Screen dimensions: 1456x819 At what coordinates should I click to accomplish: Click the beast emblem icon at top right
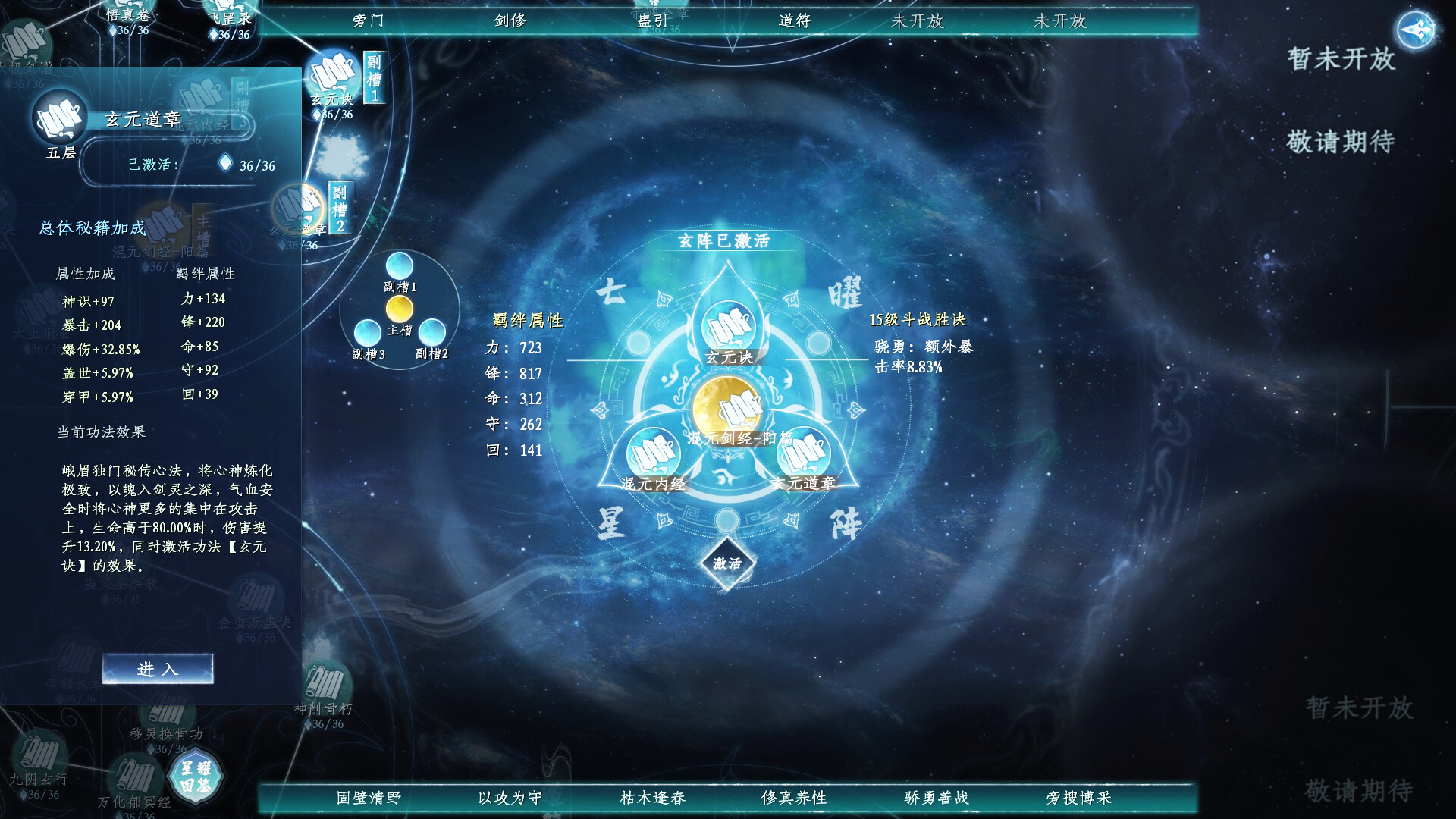1416,30
